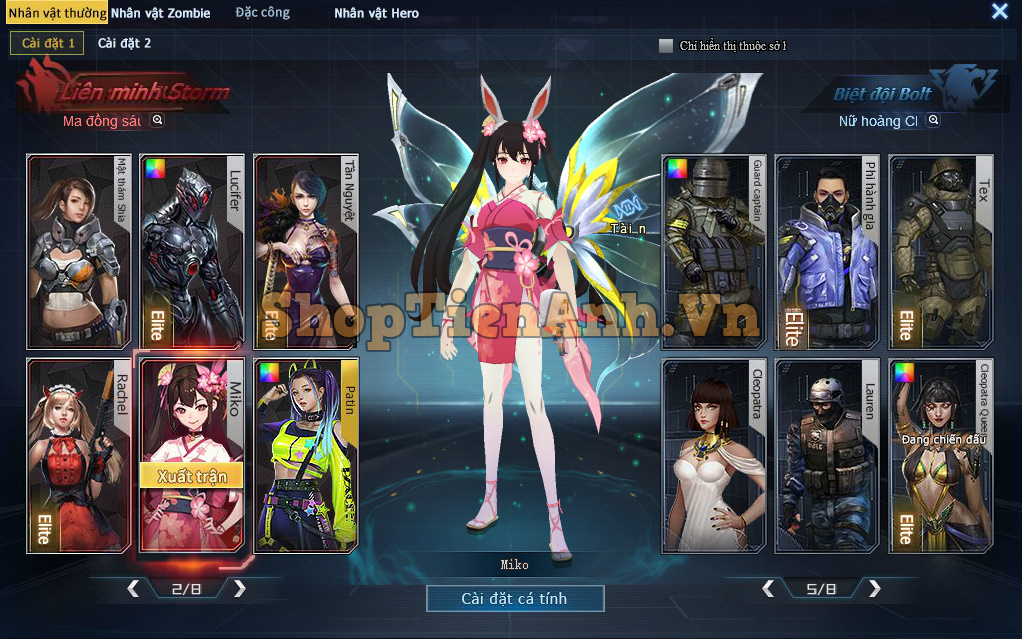Choose the Tần Nguyệt character card
The image size is (1022, 639).
305,250
